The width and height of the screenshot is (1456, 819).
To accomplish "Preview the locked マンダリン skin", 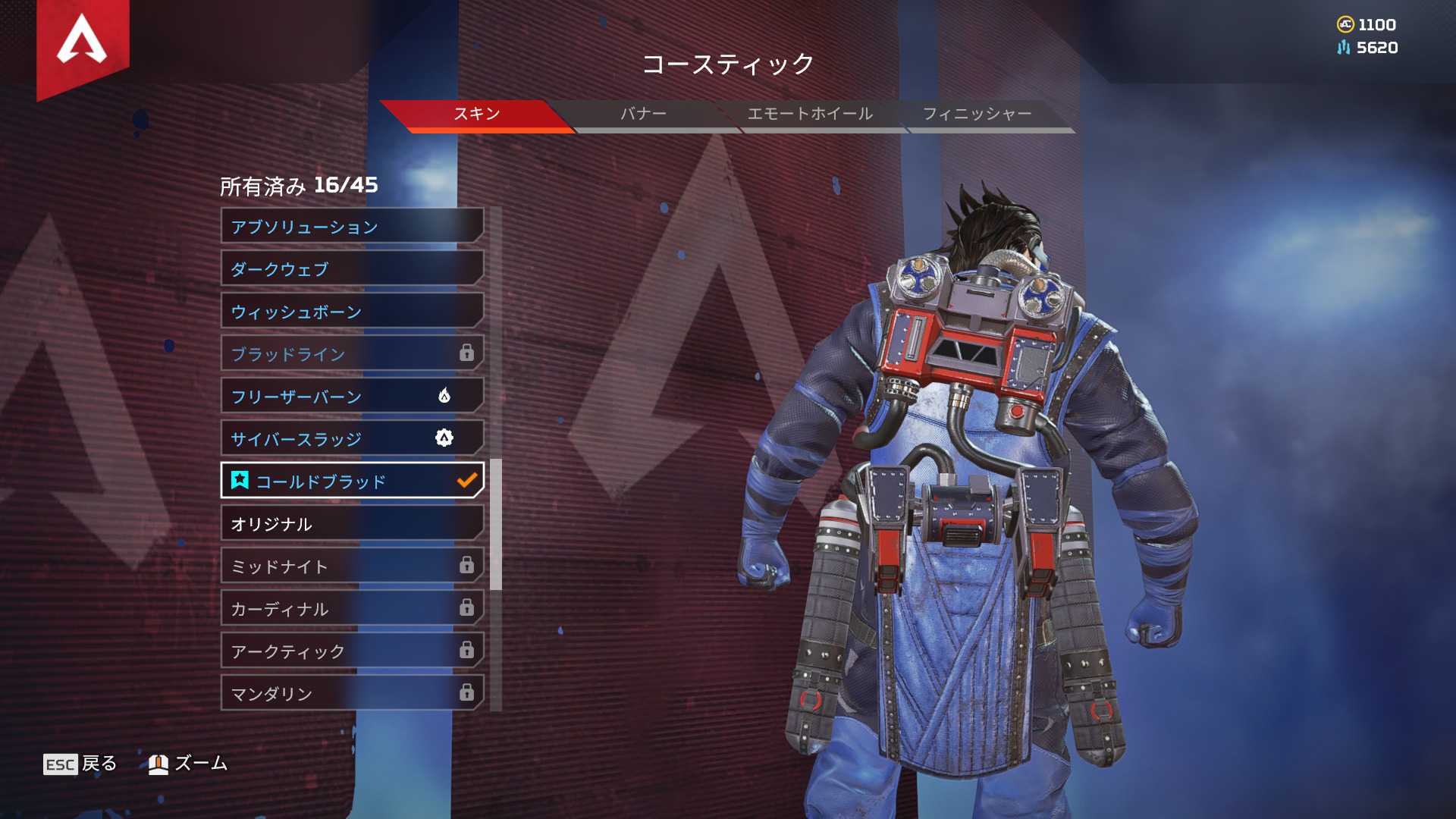I will 352,693.
